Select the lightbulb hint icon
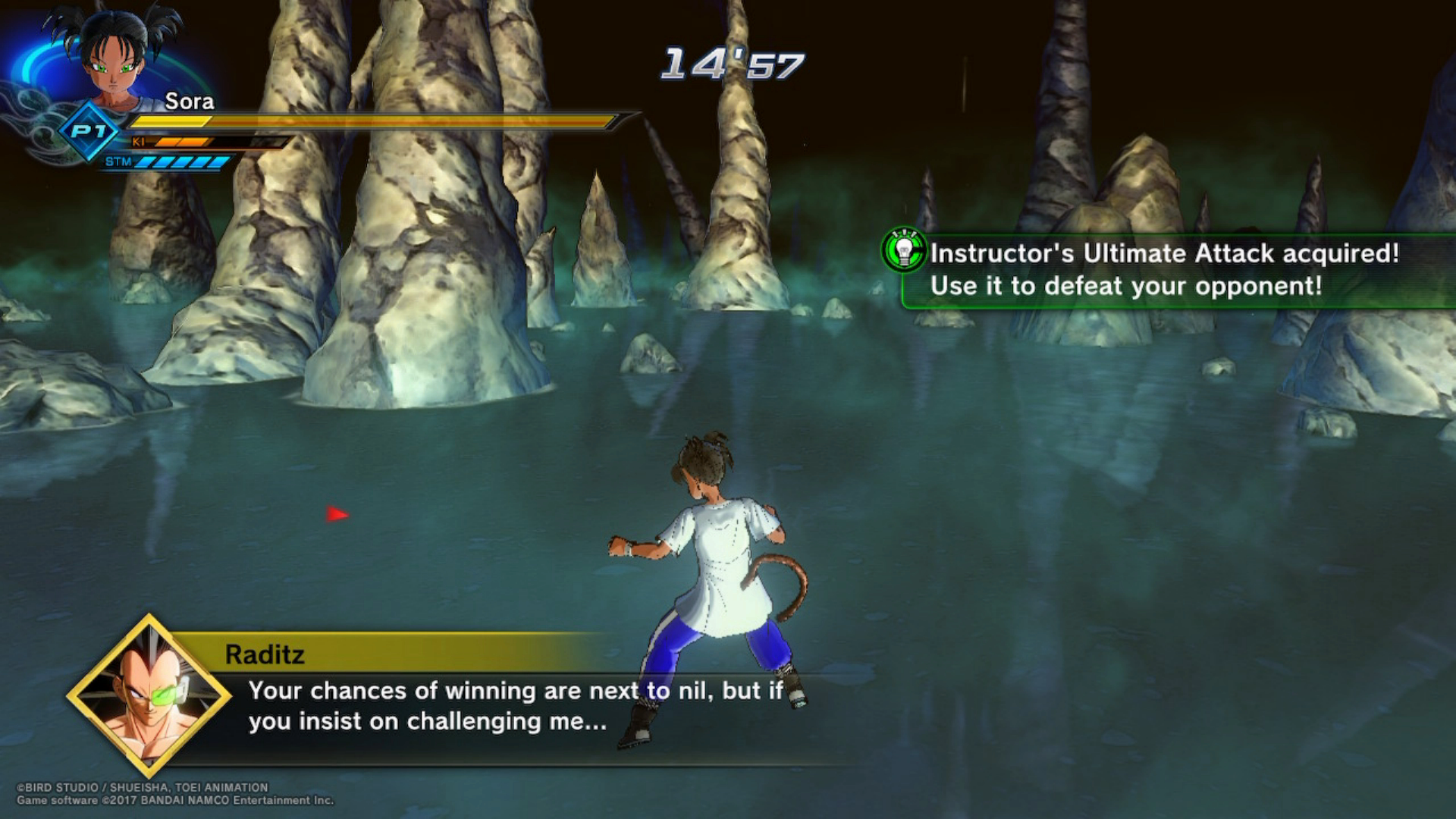The height and width of the screenshot is (819, 1456). 904,249
